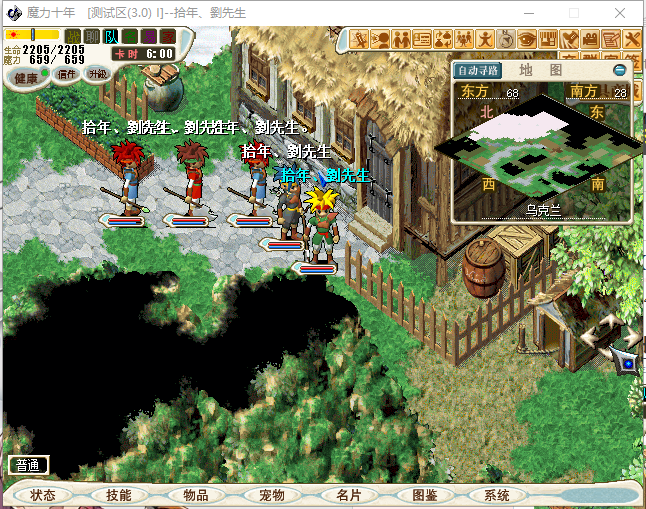The height and width of the screenshot is (509, 646).
Task: Open the 宠物 pets menu
Action: click(x=271, y=495)
